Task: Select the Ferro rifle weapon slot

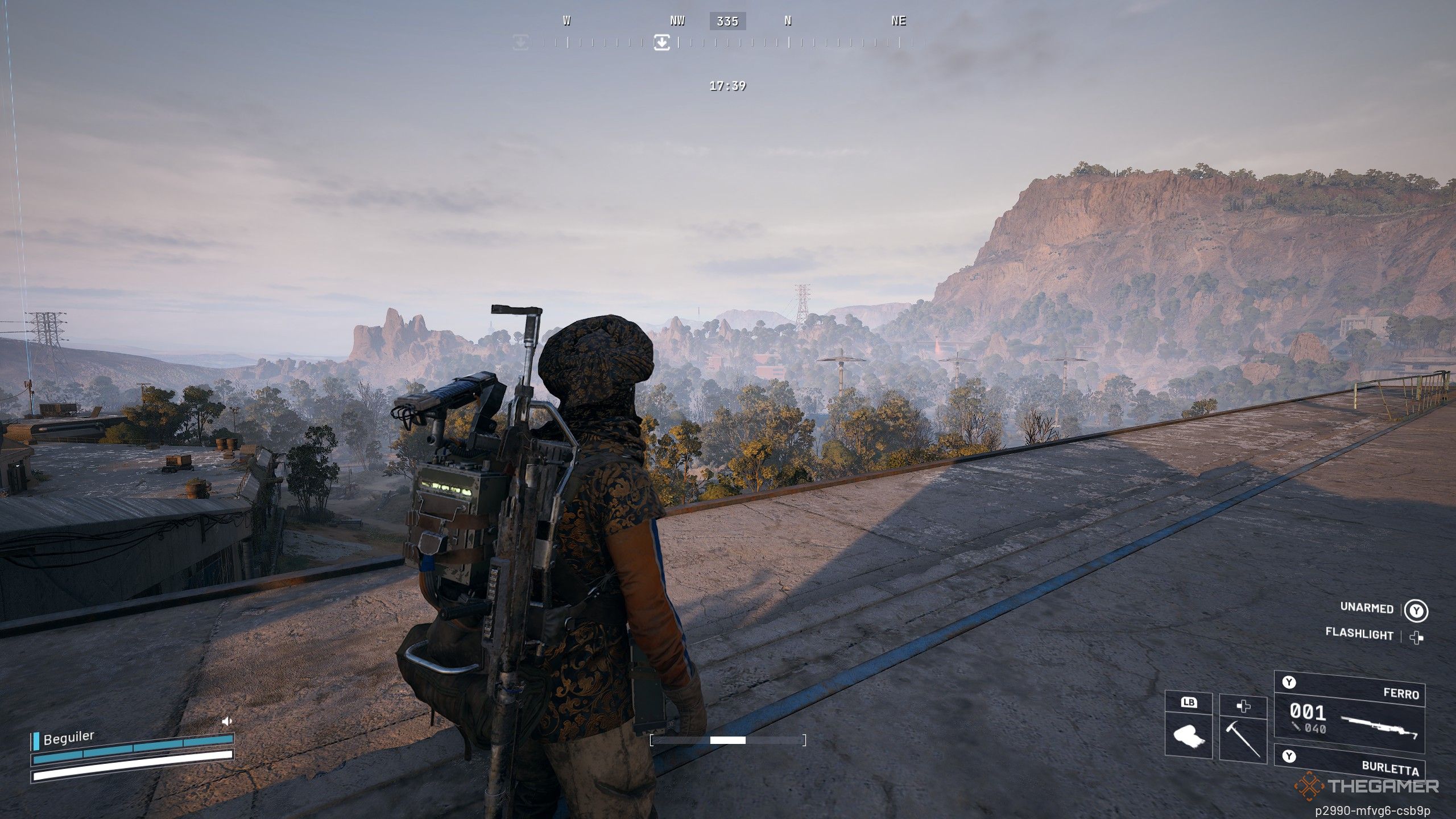Action: point(1349,712)
